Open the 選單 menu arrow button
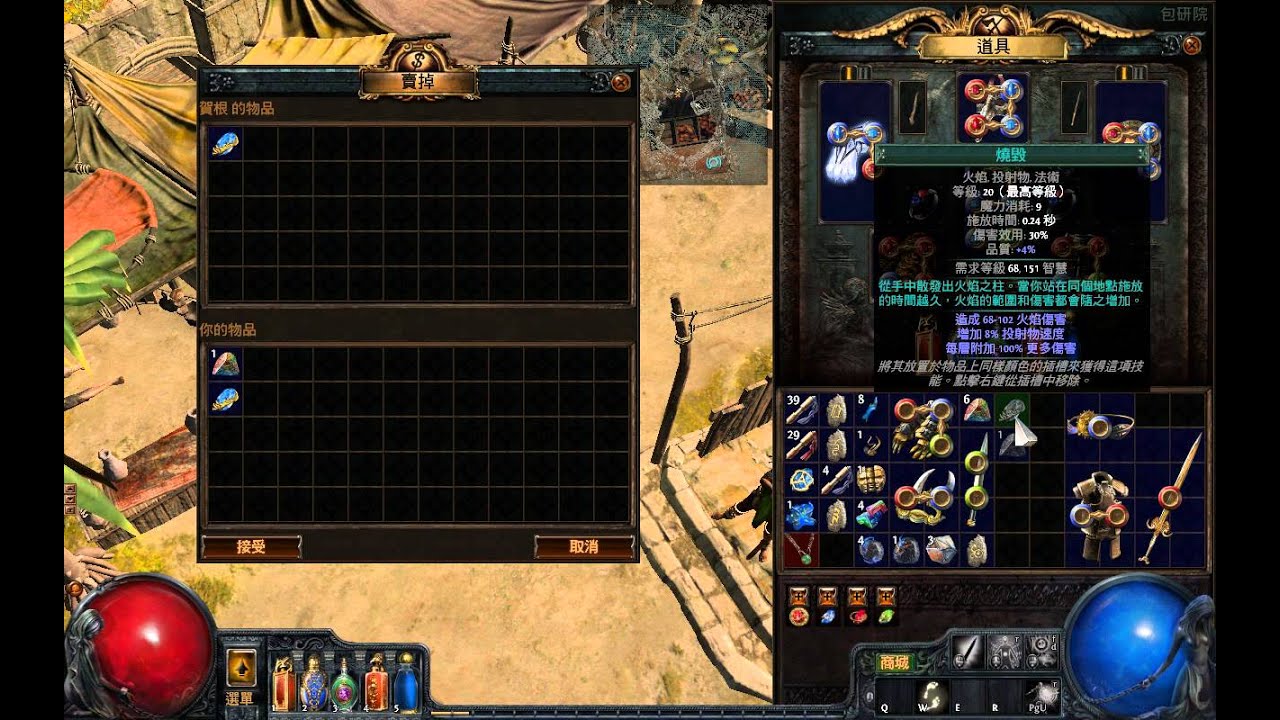The image size is (1280, 720). coord(241,666)
